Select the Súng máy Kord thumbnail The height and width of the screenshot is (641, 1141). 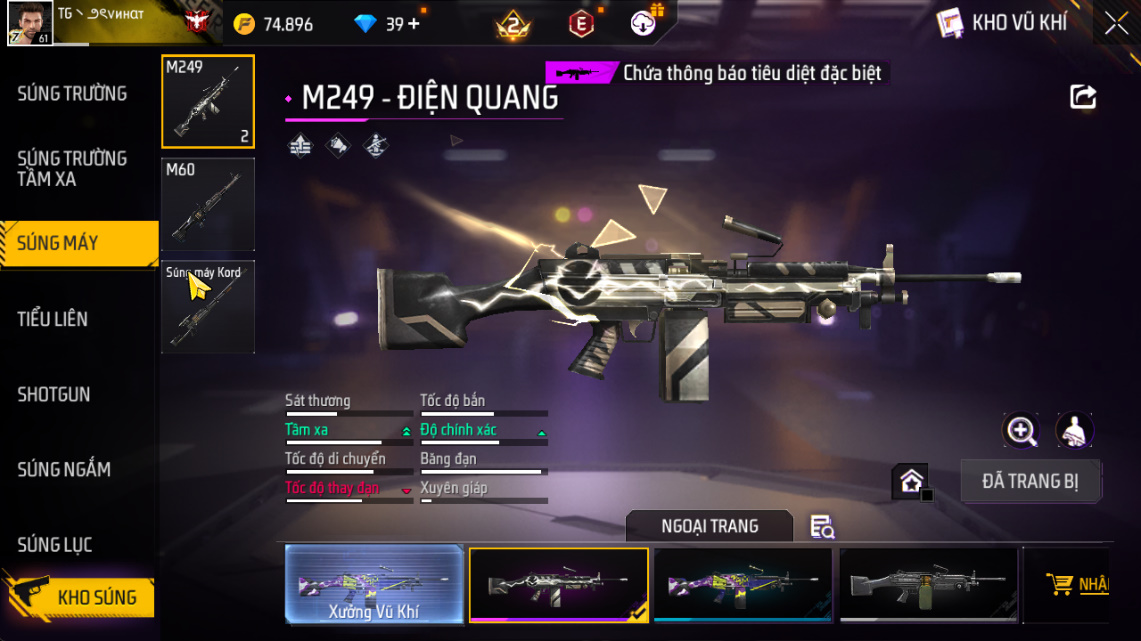[x=208, y=307]
